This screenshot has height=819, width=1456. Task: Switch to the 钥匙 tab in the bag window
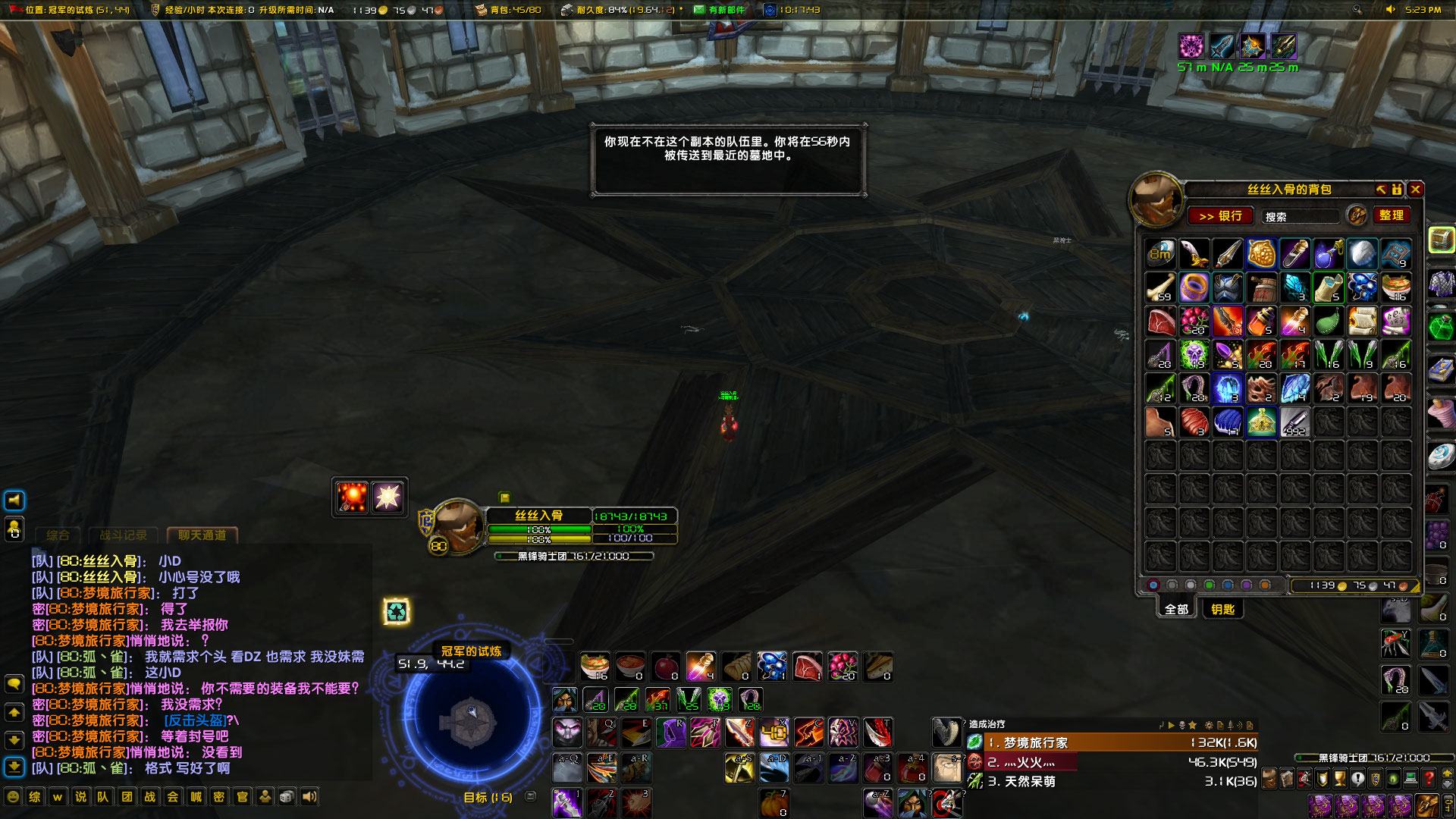pyautogui.click(x=1223, y=609)
